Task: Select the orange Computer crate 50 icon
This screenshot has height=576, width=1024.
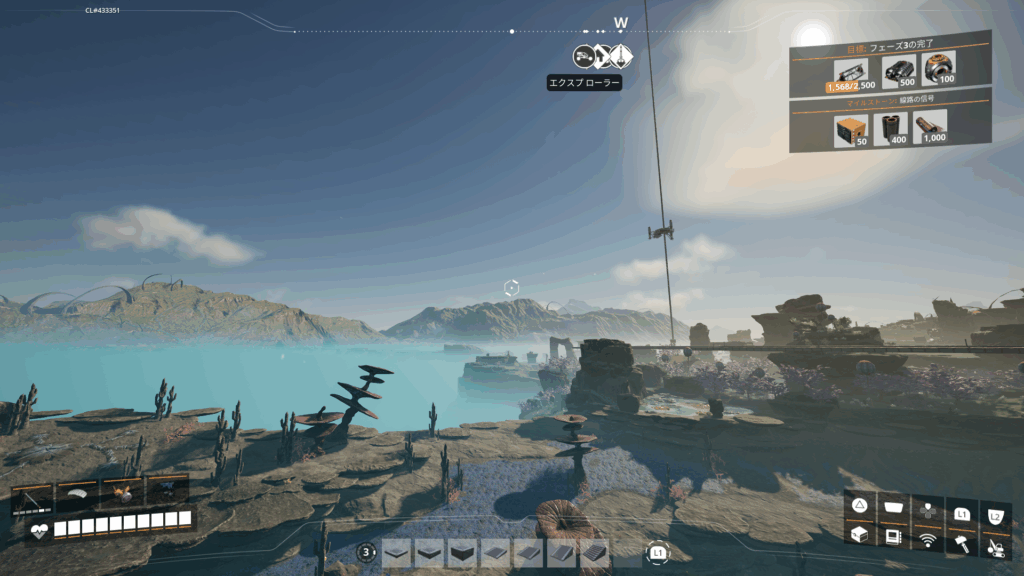Action: pyautogui.click(x=850, y=128)
